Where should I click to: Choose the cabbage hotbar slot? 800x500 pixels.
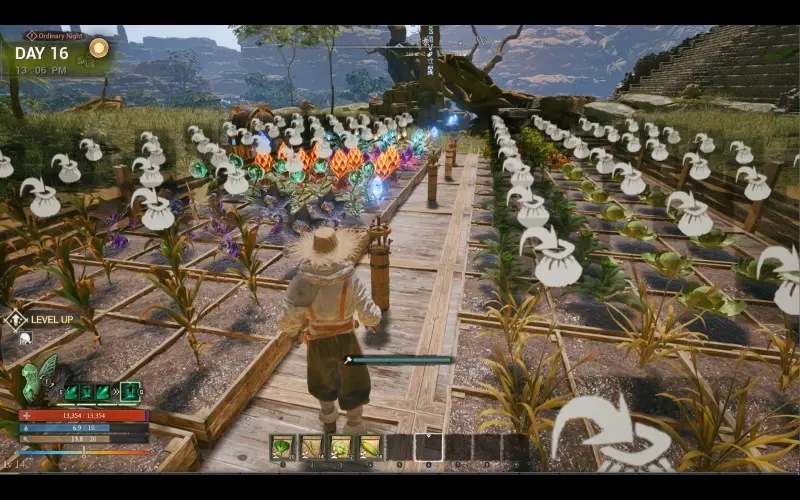click(x=341, y=447)
